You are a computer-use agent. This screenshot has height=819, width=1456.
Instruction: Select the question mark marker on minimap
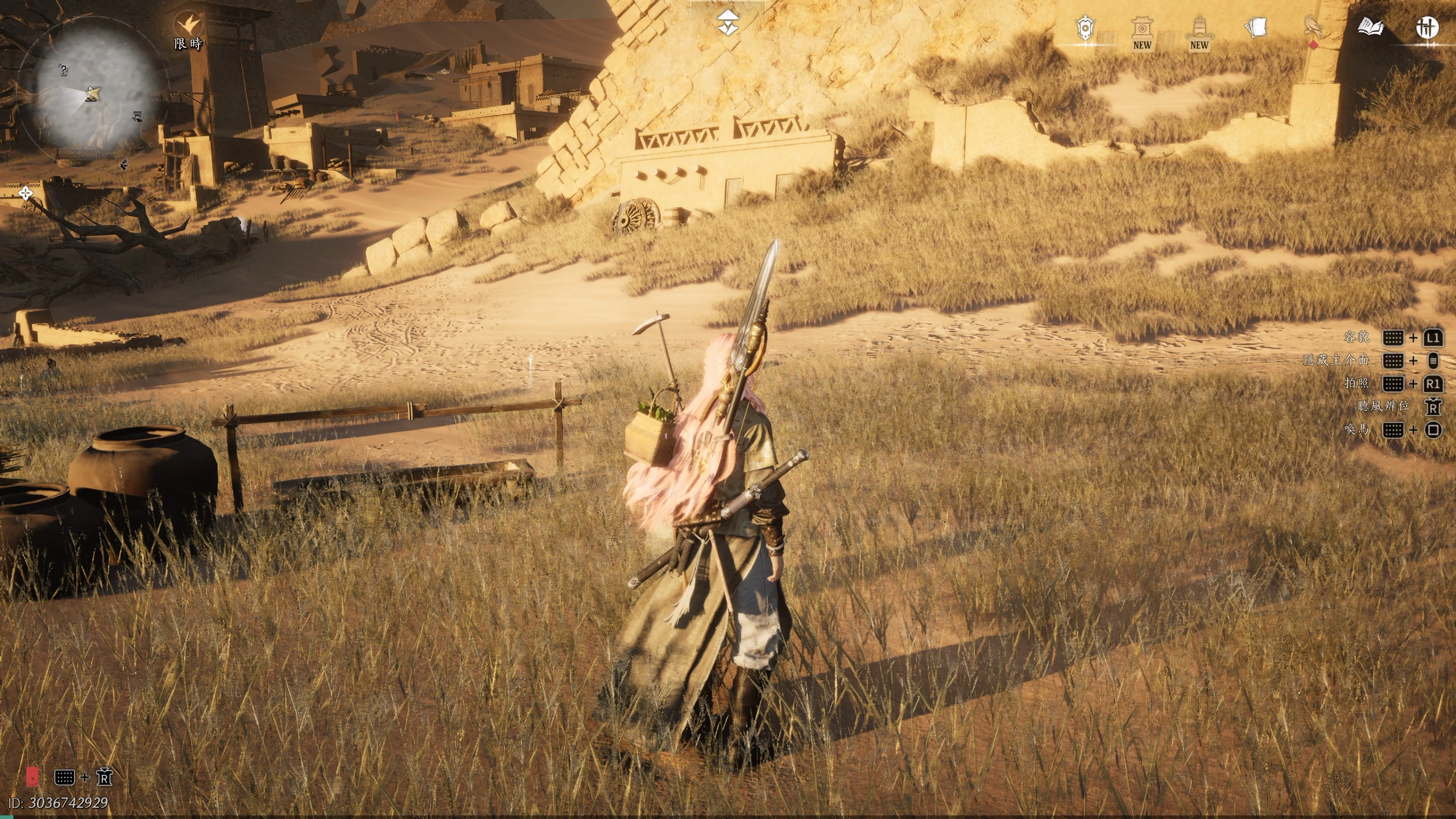[64, 71]
